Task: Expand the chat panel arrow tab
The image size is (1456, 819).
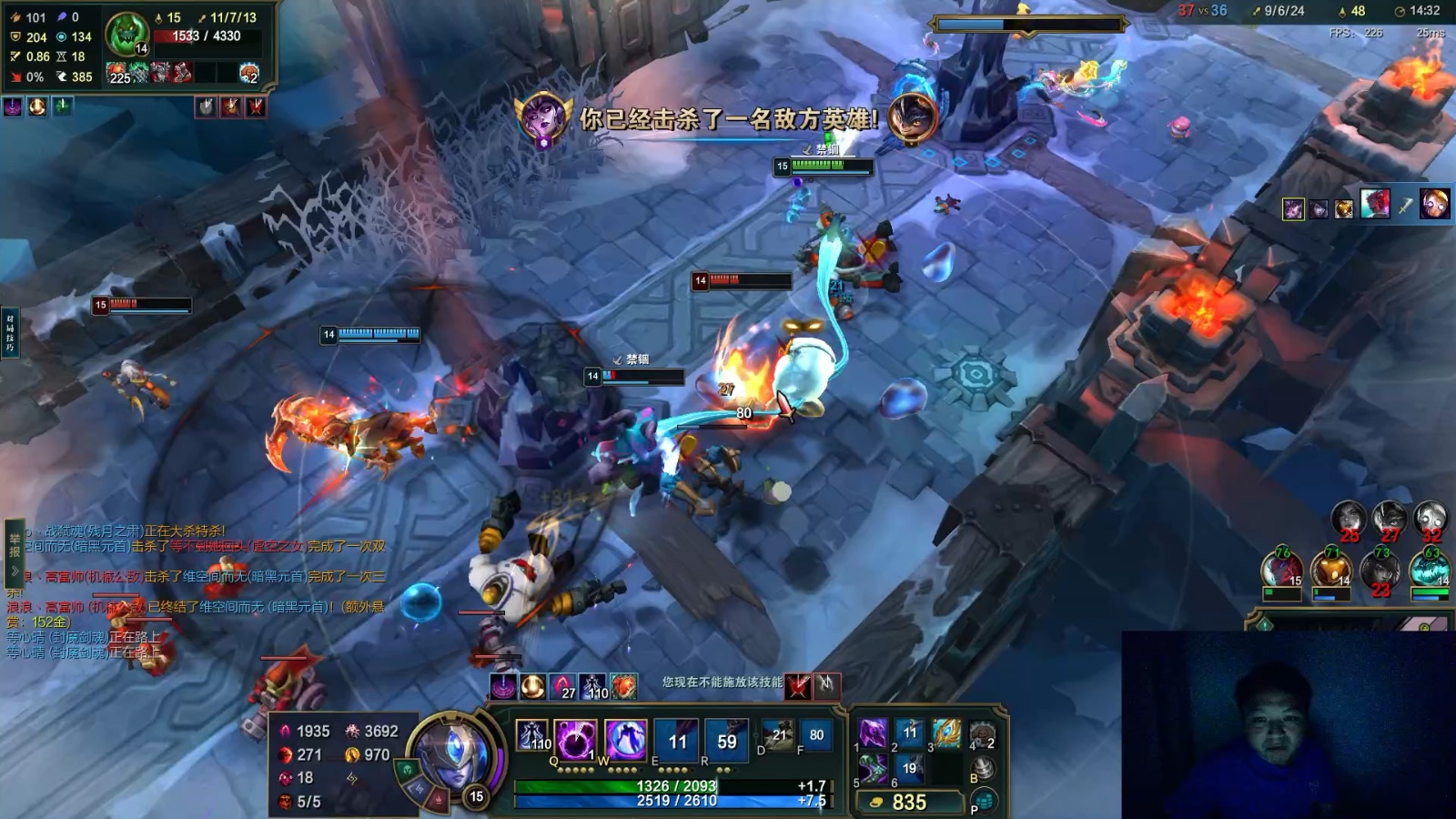Action: 15,571
